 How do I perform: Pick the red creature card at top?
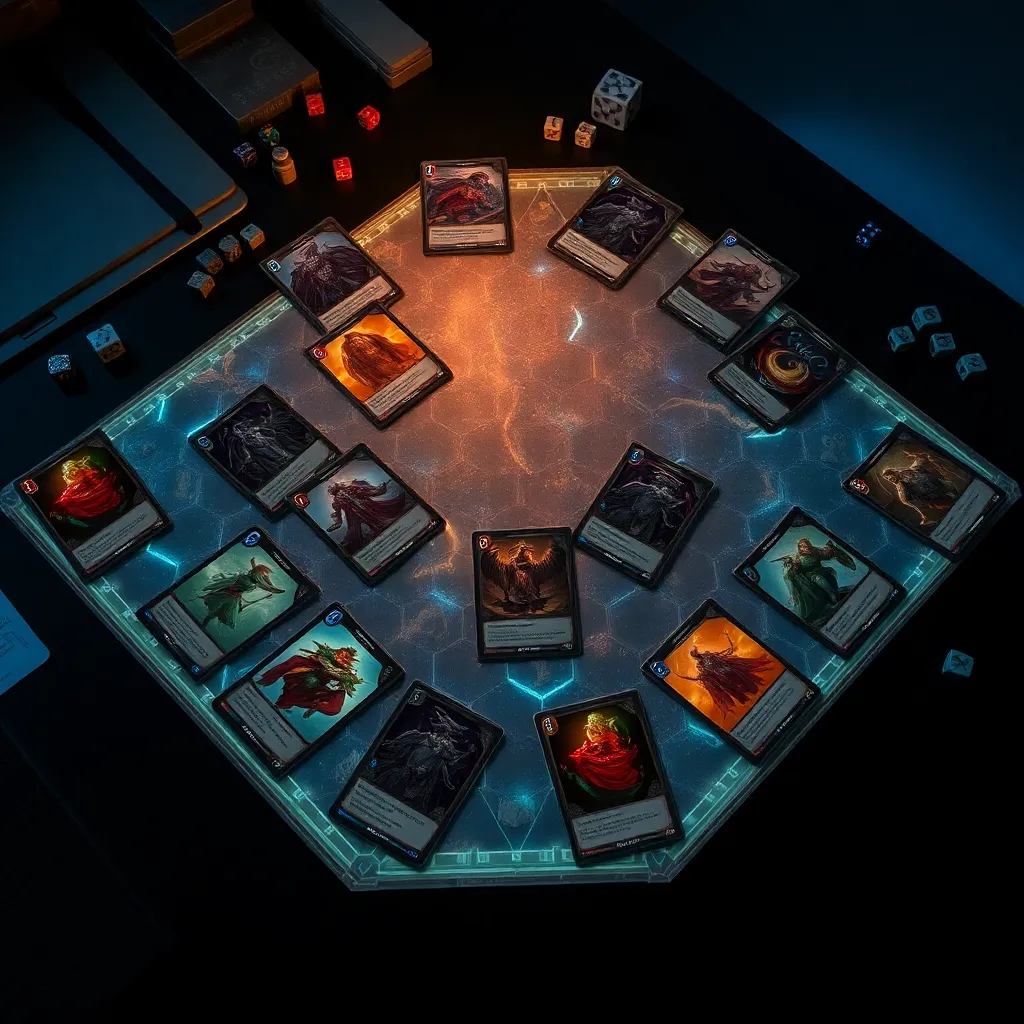pyautogui.click(x=466, y=205)
